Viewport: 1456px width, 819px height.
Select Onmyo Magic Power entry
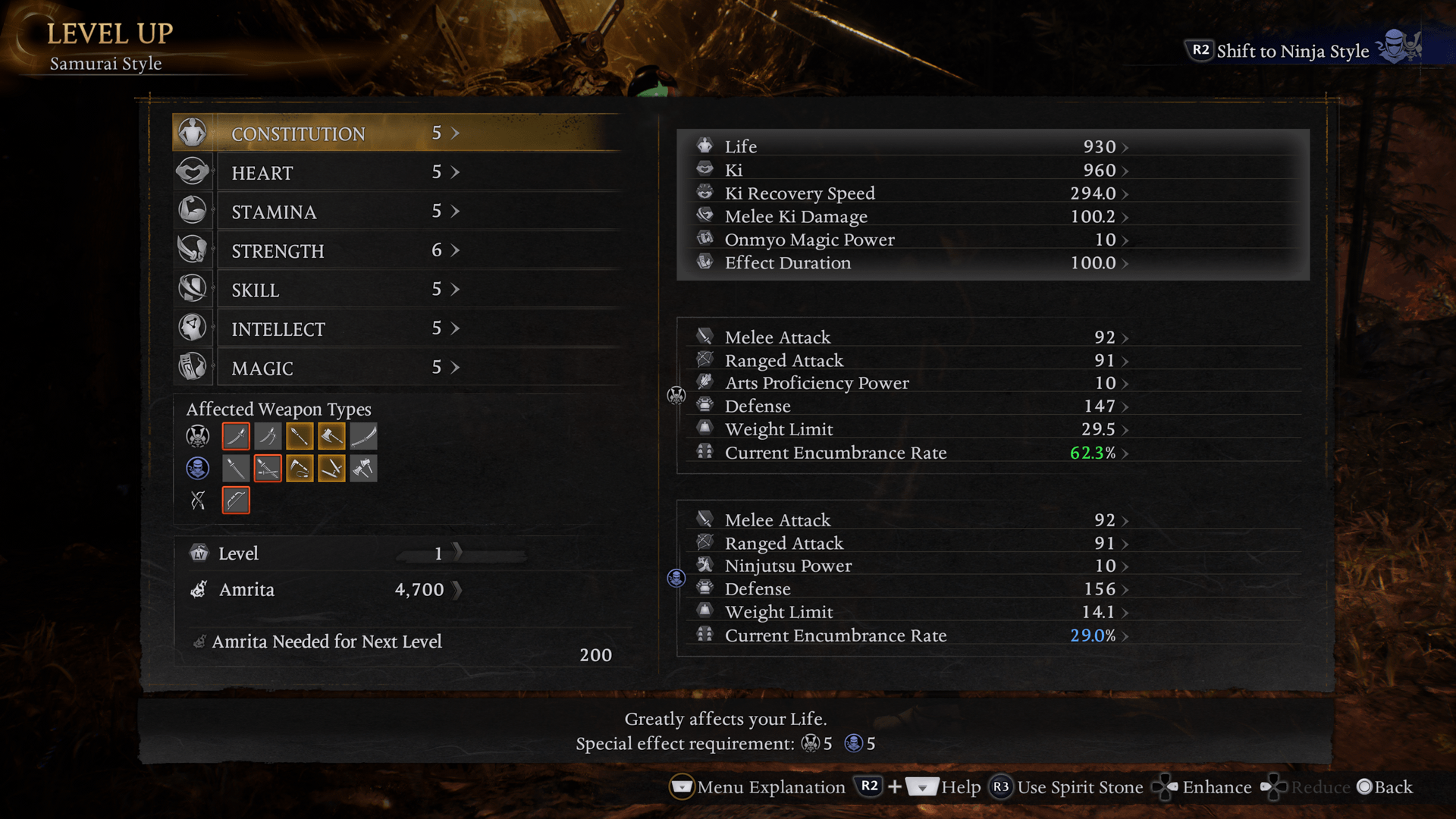(x=910, y=240)
